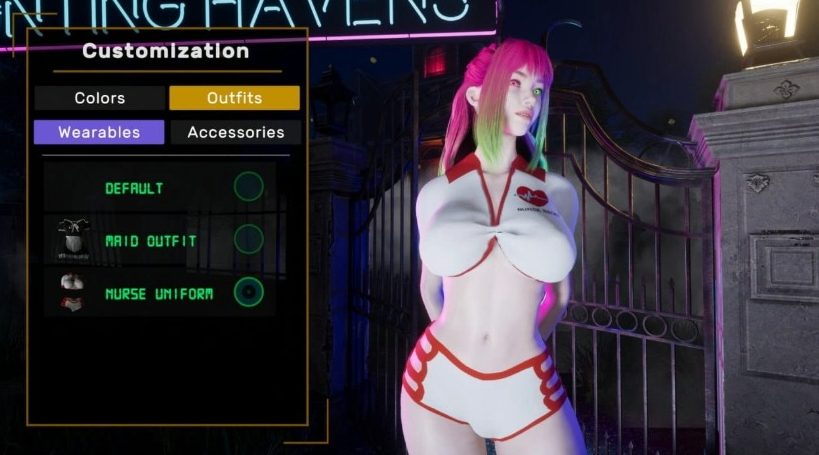Image resolution: width=819 pixels, height=455 pixels.
Task: Click the Maid Outfit thumbnail
Action: [x=73, y=240]
